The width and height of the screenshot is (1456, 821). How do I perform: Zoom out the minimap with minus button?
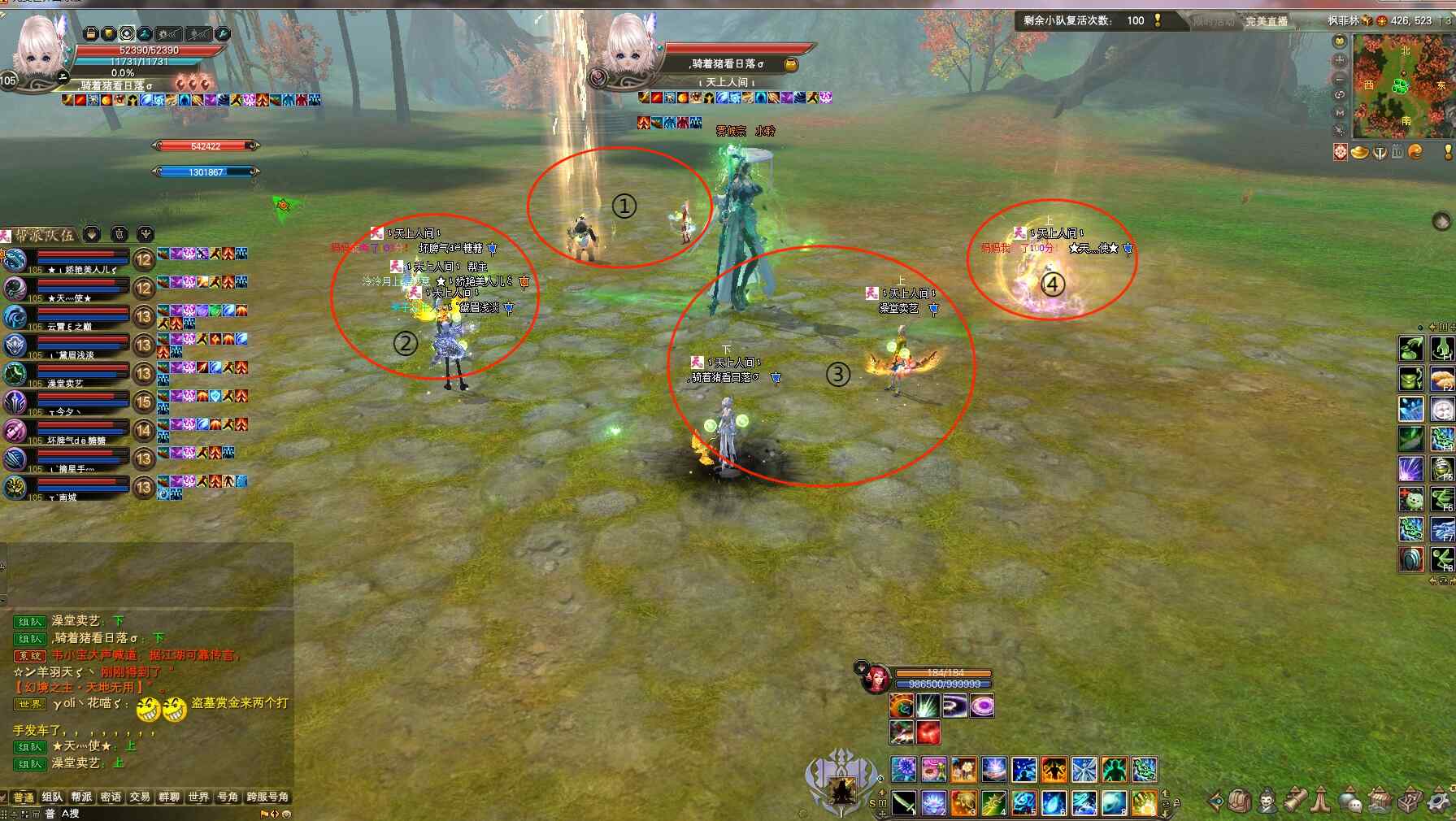pos(1340,78)
